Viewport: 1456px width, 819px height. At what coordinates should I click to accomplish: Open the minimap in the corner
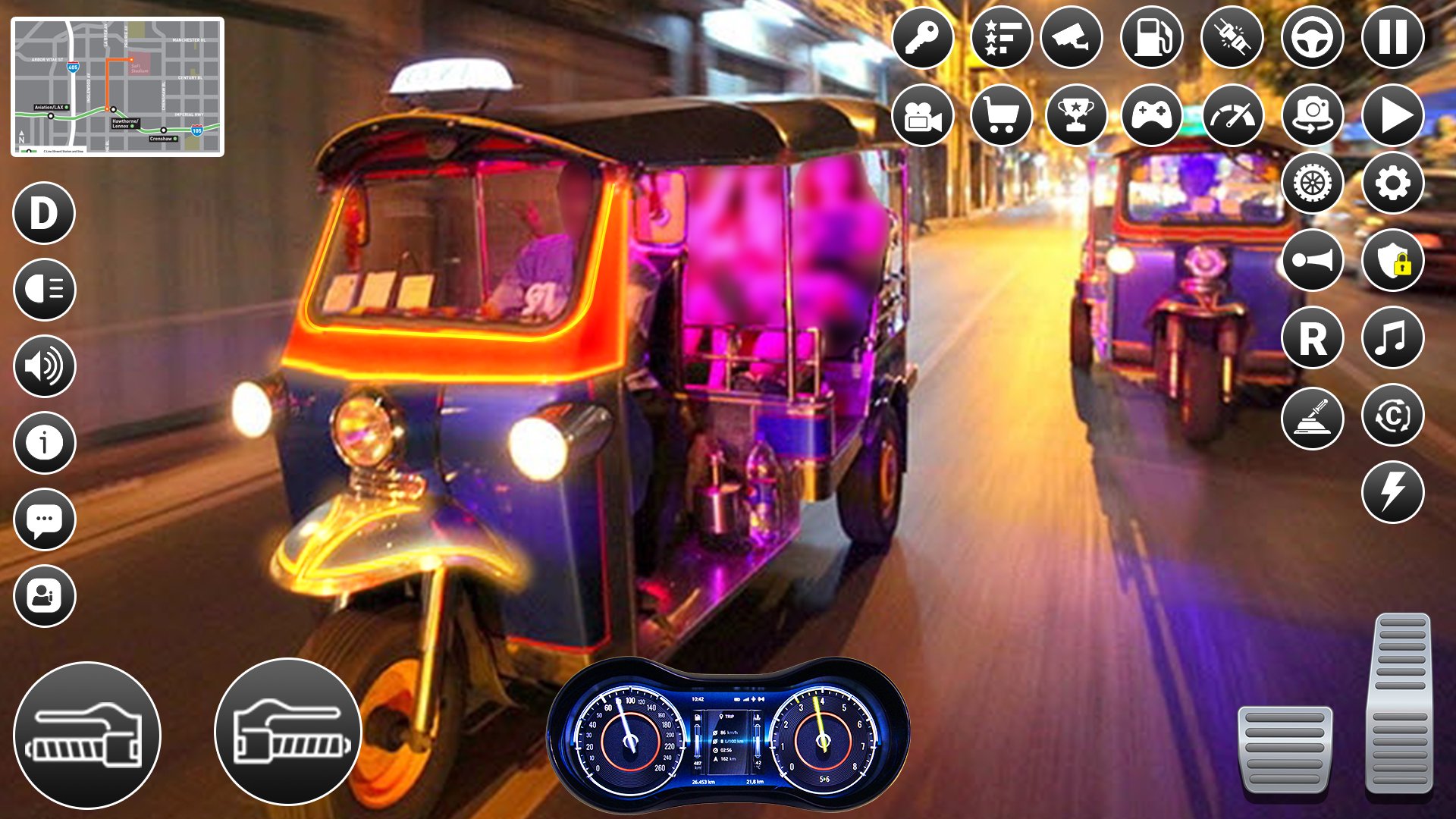click(x=118, y=87)
